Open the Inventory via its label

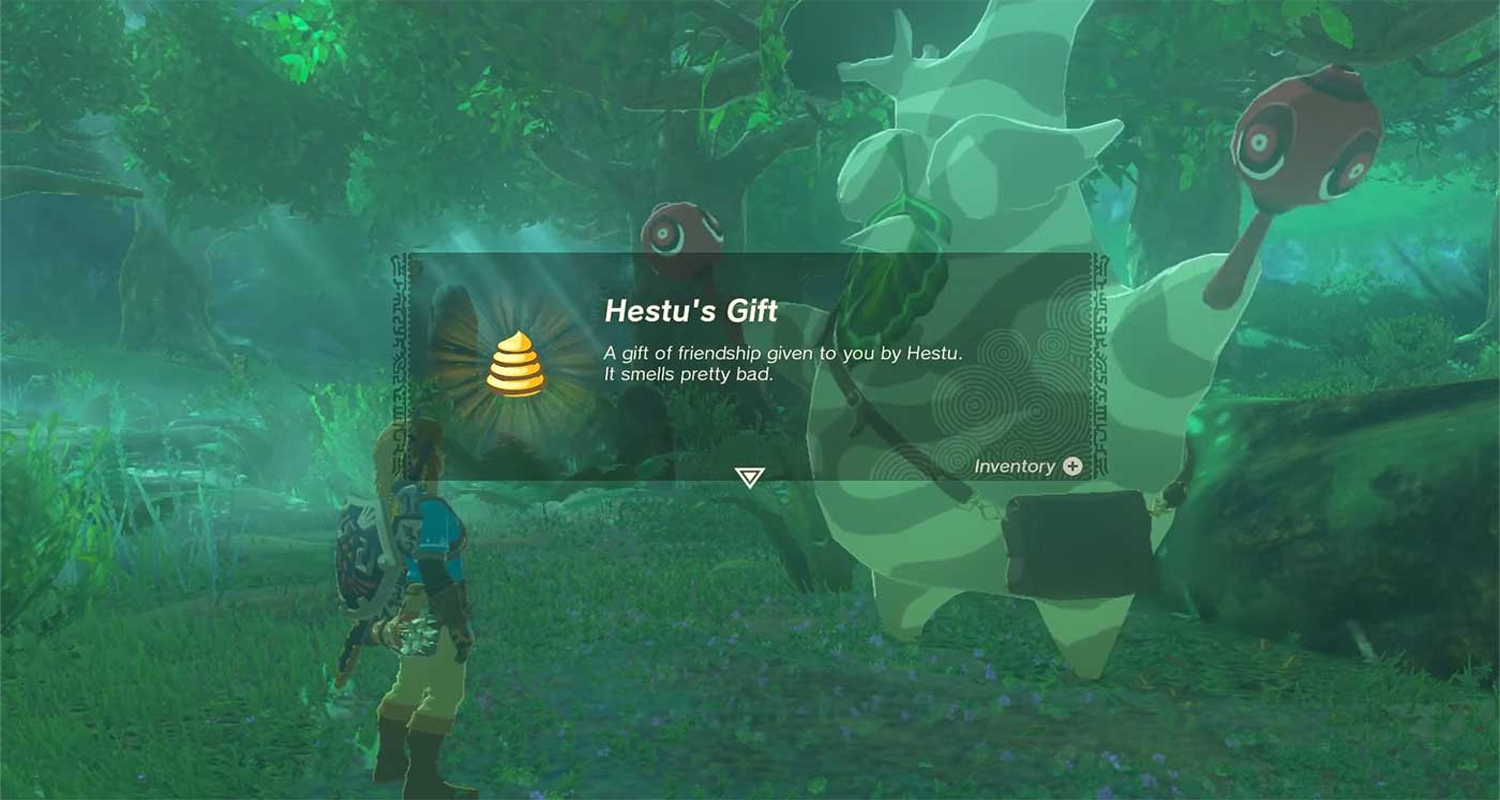tap(1016, 466)
